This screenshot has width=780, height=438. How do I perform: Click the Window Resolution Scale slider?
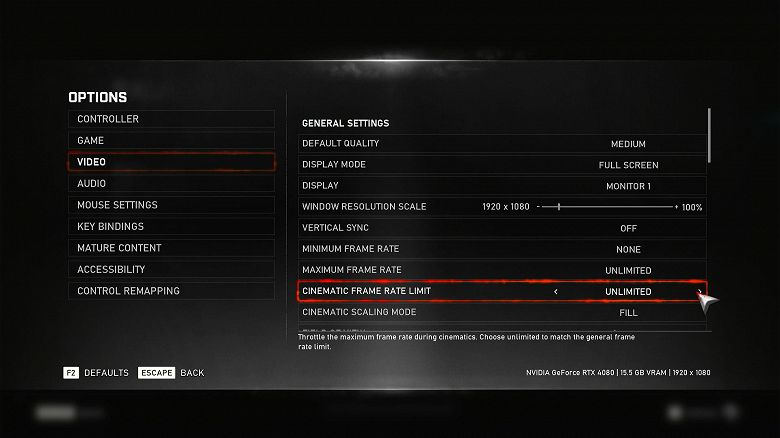pyautogui.click(x=606, y=207)
